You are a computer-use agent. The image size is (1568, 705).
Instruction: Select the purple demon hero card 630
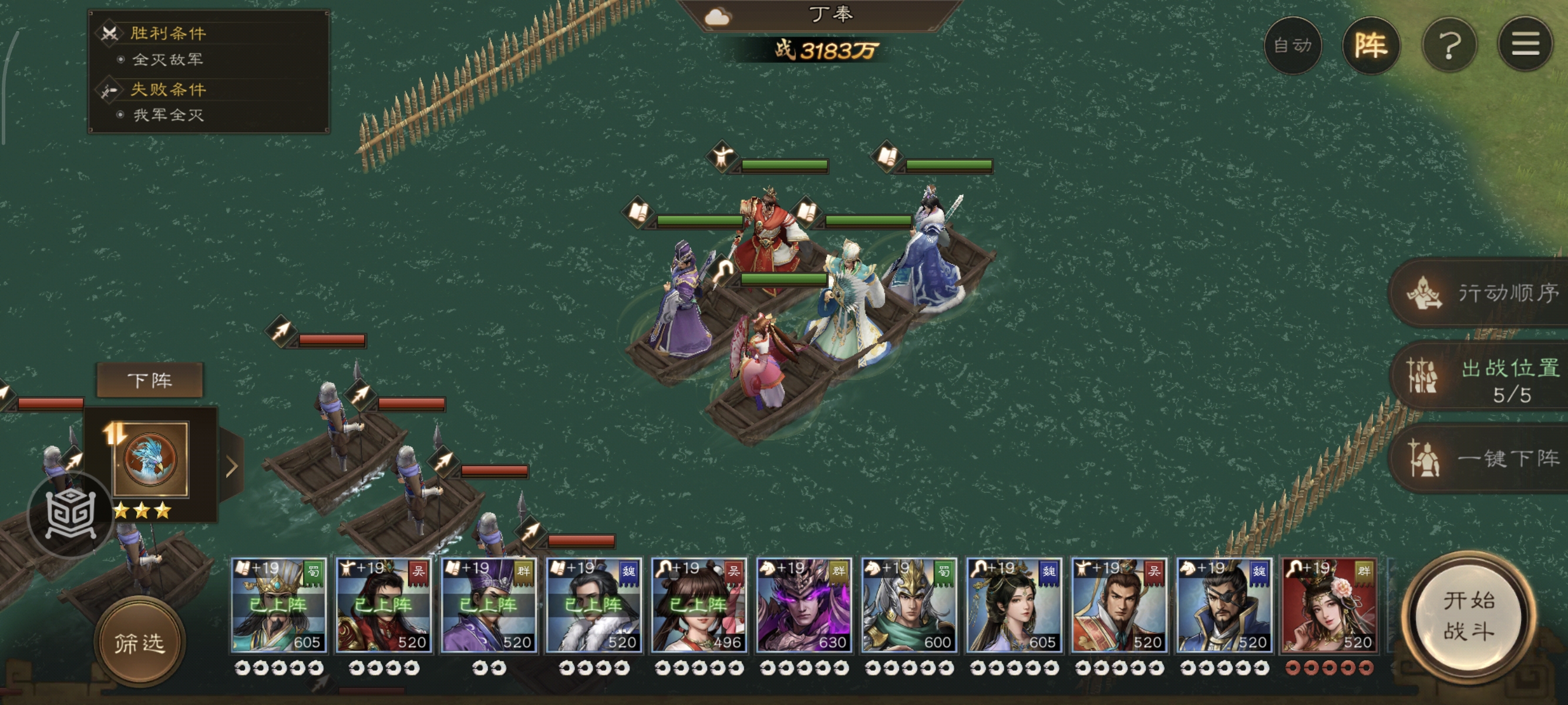tap(803, 605)
